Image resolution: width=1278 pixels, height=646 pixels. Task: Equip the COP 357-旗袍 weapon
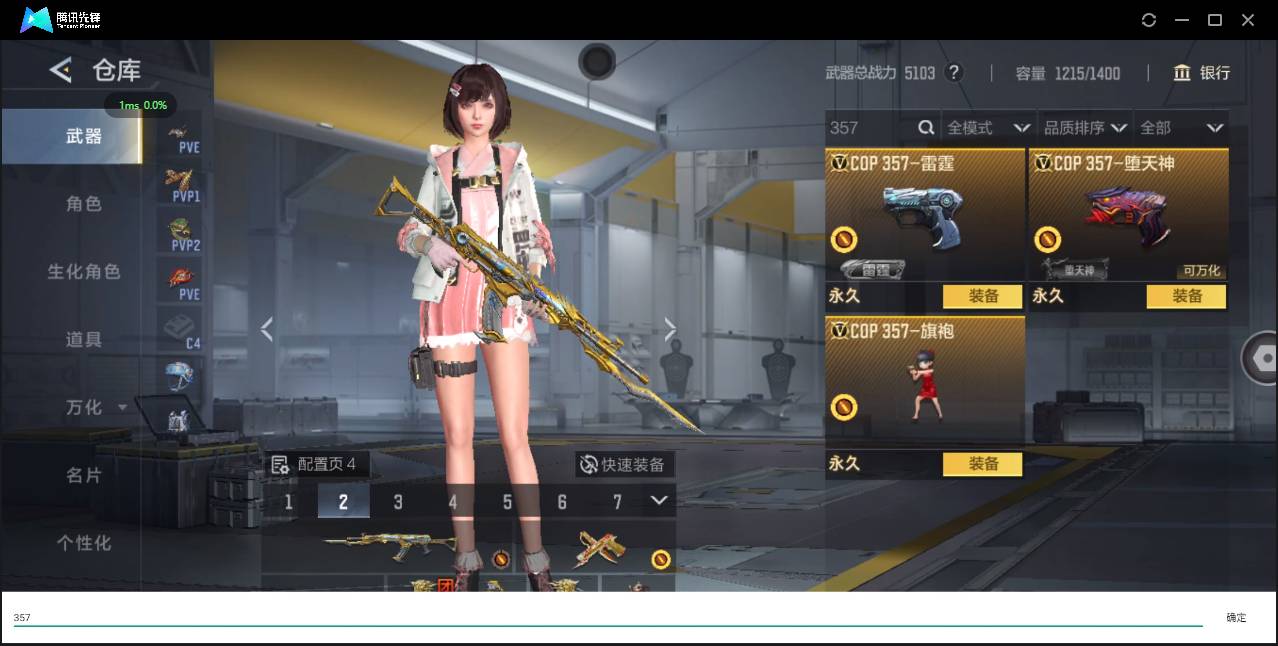tap(983, 464)
